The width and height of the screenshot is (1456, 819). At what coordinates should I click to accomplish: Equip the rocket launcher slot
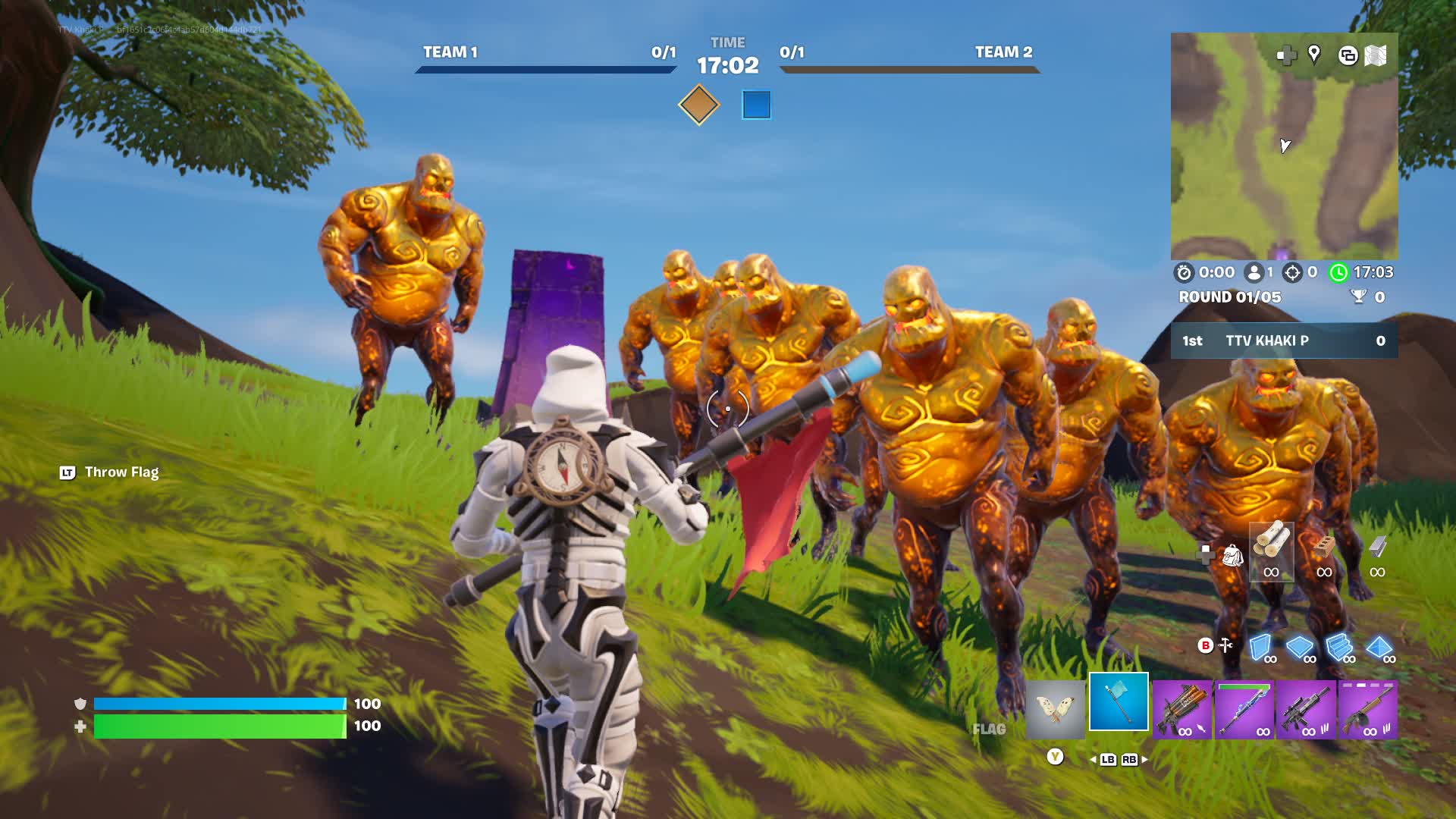coord(1181,710)
